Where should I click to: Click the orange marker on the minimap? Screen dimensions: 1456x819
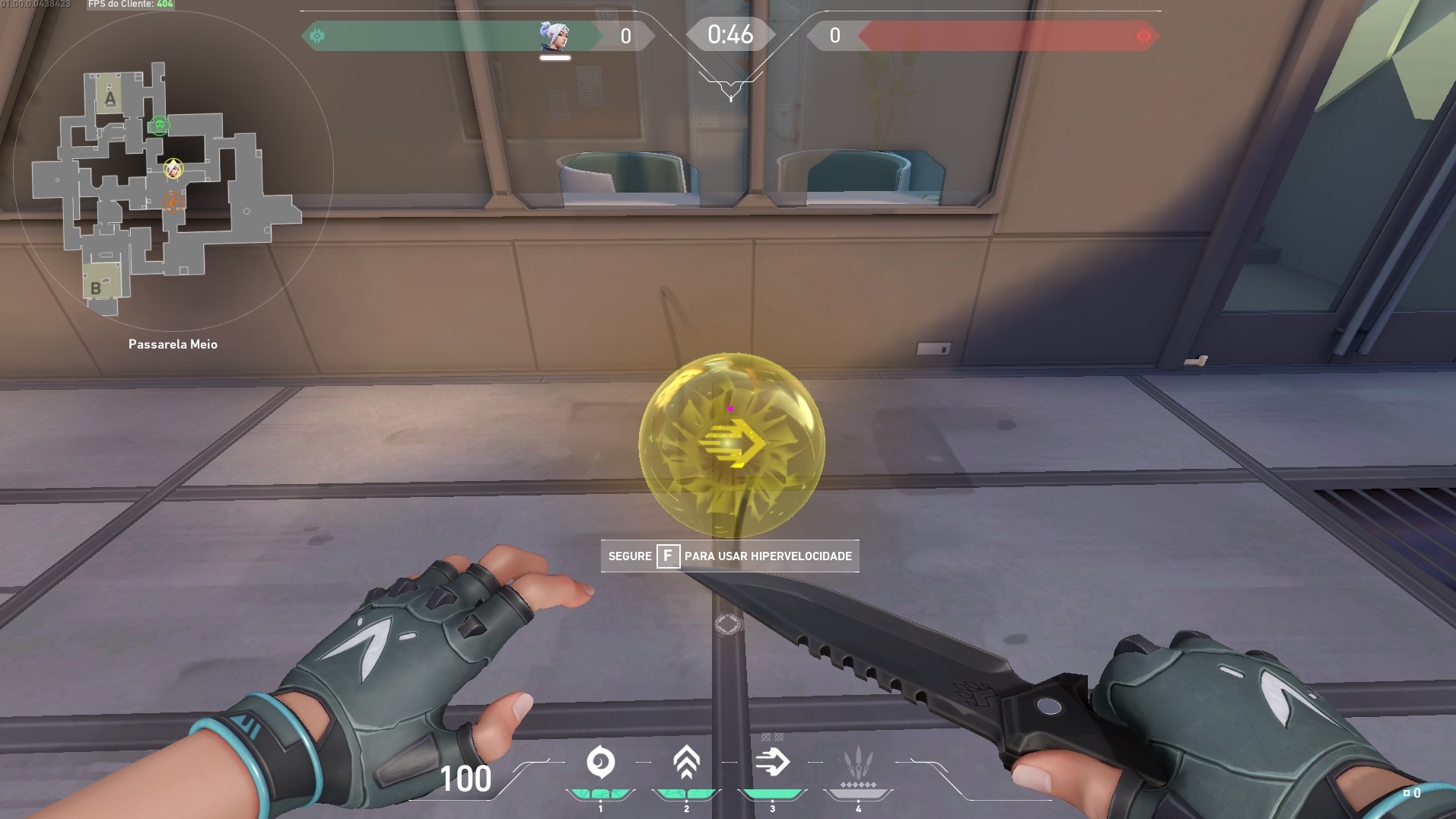[x=173, y=202]
